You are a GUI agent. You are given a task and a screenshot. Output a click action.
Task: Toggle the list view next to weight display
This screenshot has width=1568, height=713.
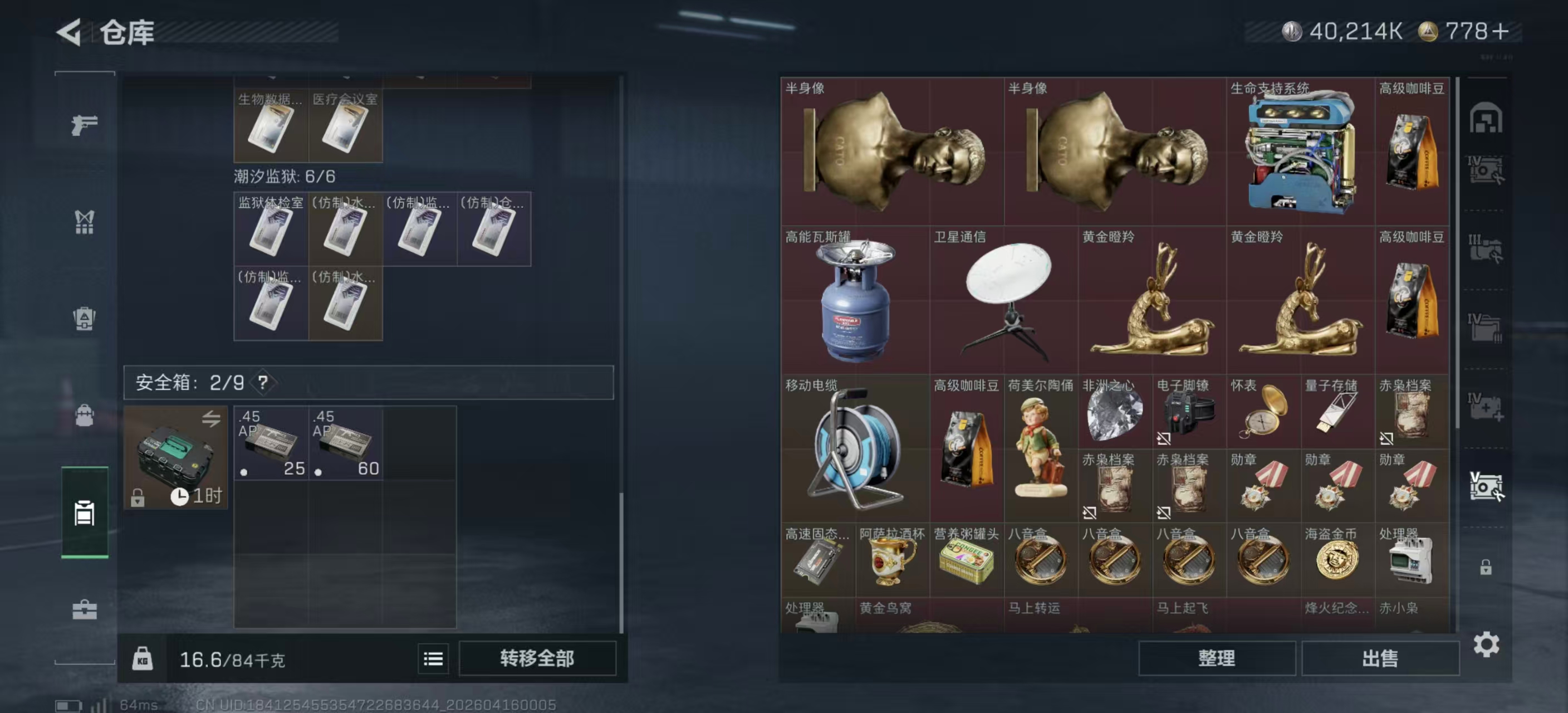[x=433, y=659]
